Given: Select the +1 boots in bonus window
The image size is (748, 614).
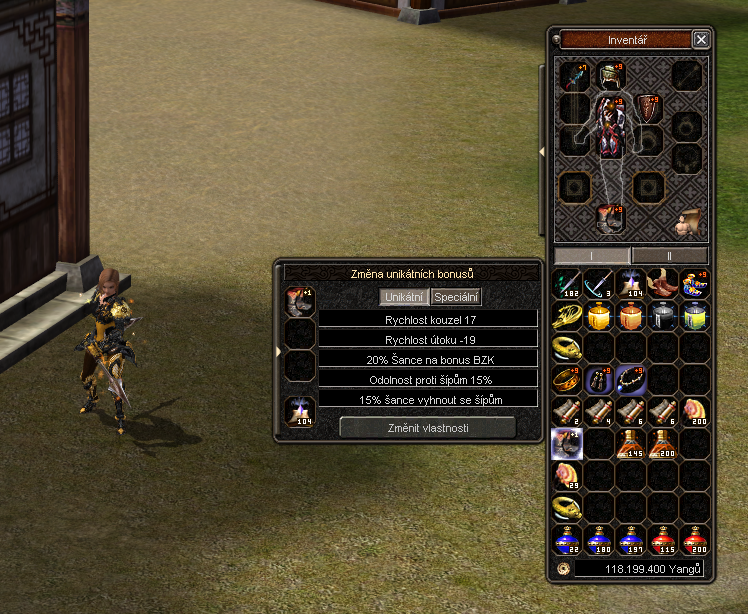Looking at the screenshot, I should pyautogui.click(x=300, y=300).
